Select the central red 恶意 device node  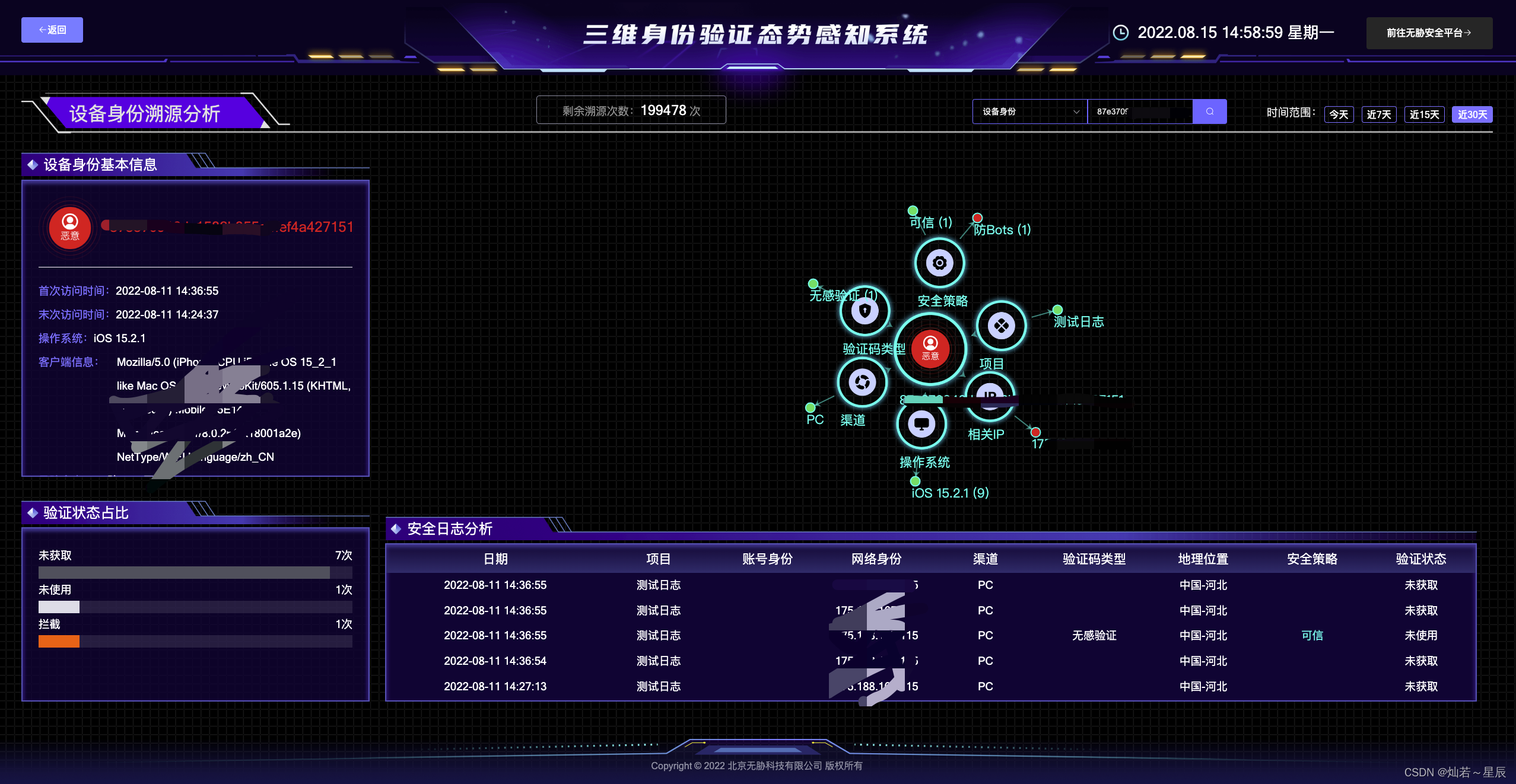coord(930,350)
